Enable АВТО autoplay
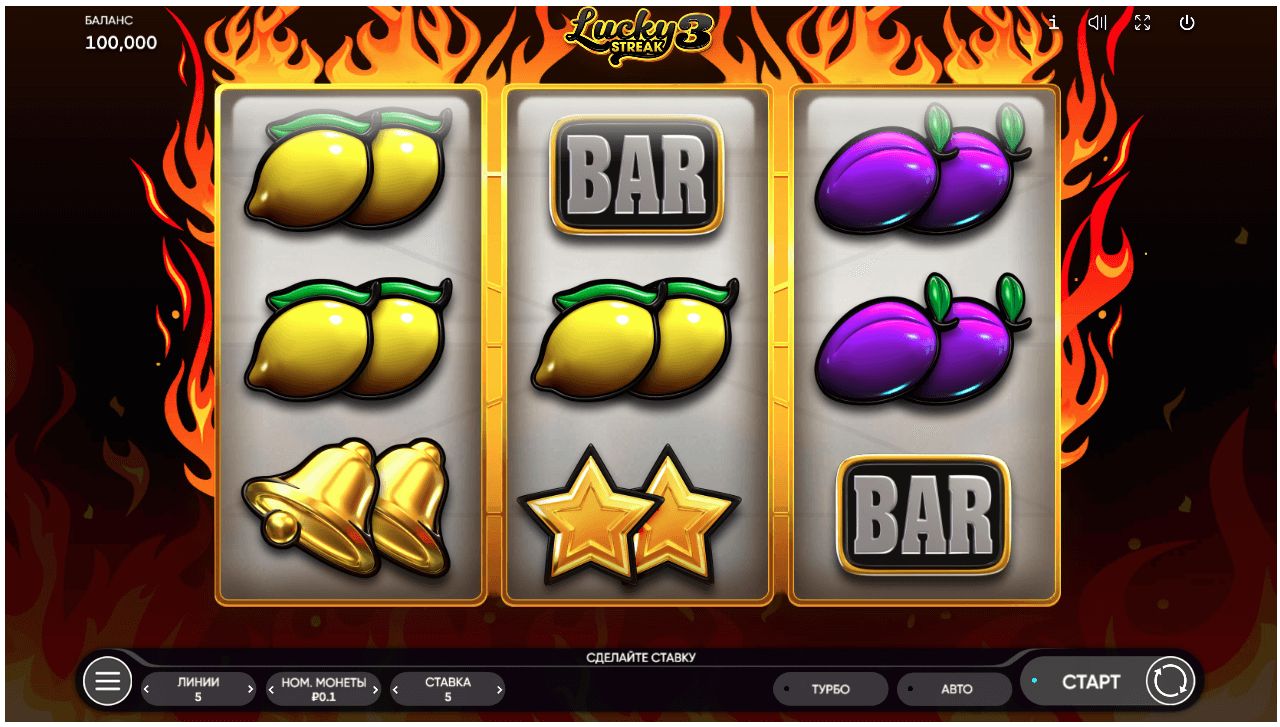1280x727 pixels. click(955, 689)
